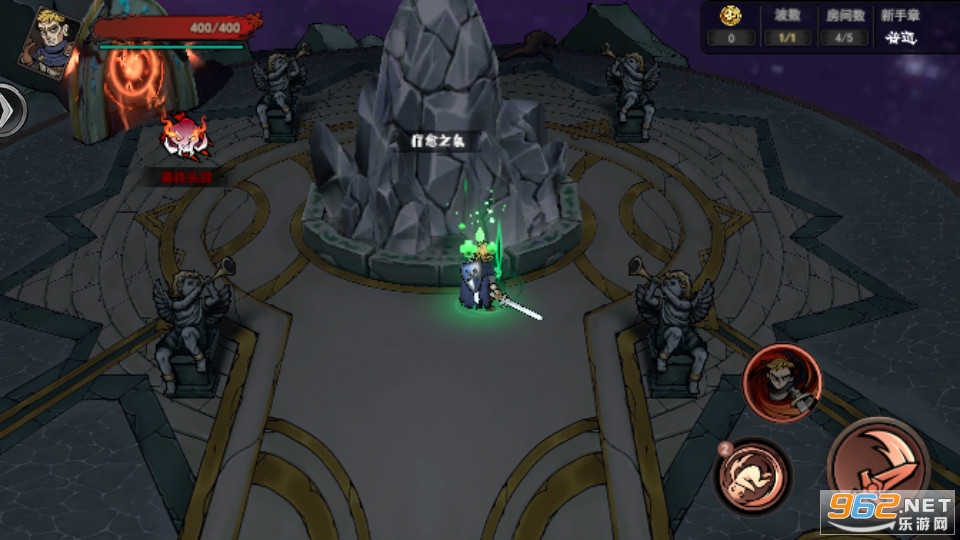Expand the side panel arrow button
960x540 pixels.
point(10,108)
